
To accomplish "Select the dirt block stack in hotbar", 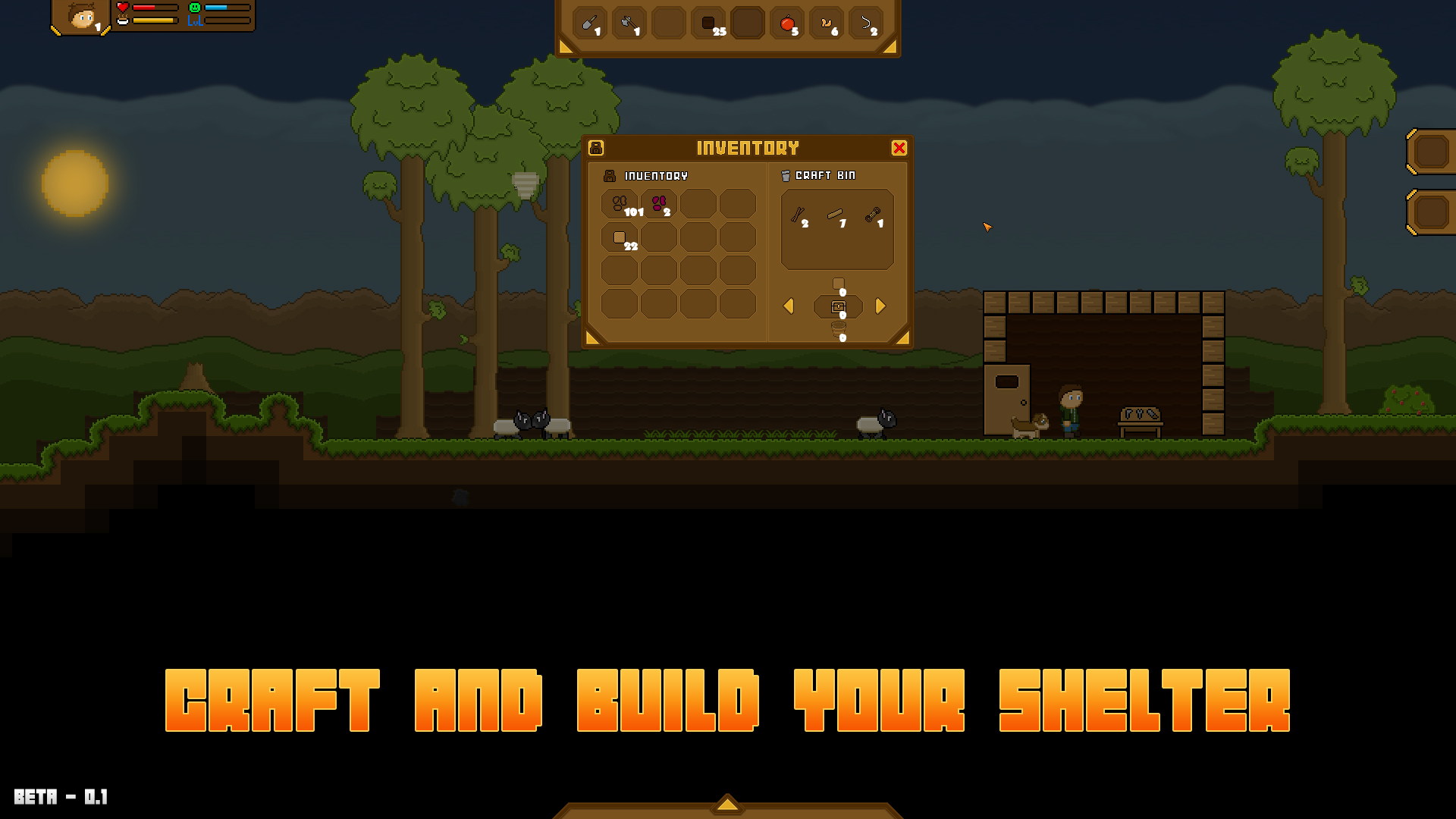I will (x=708, y=23).
